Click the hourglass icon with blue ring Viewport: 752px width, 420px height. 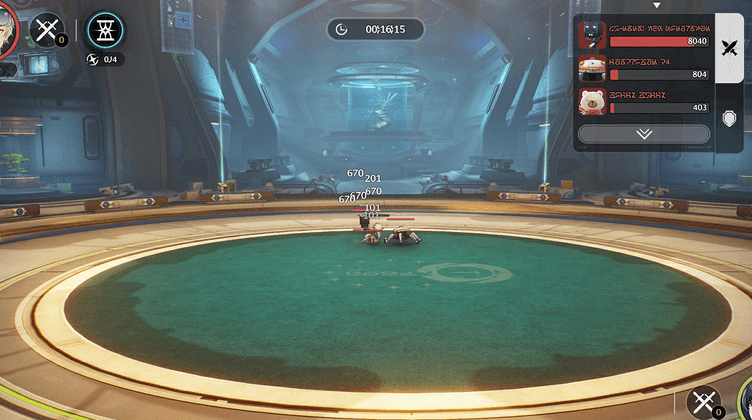(106, 31)
